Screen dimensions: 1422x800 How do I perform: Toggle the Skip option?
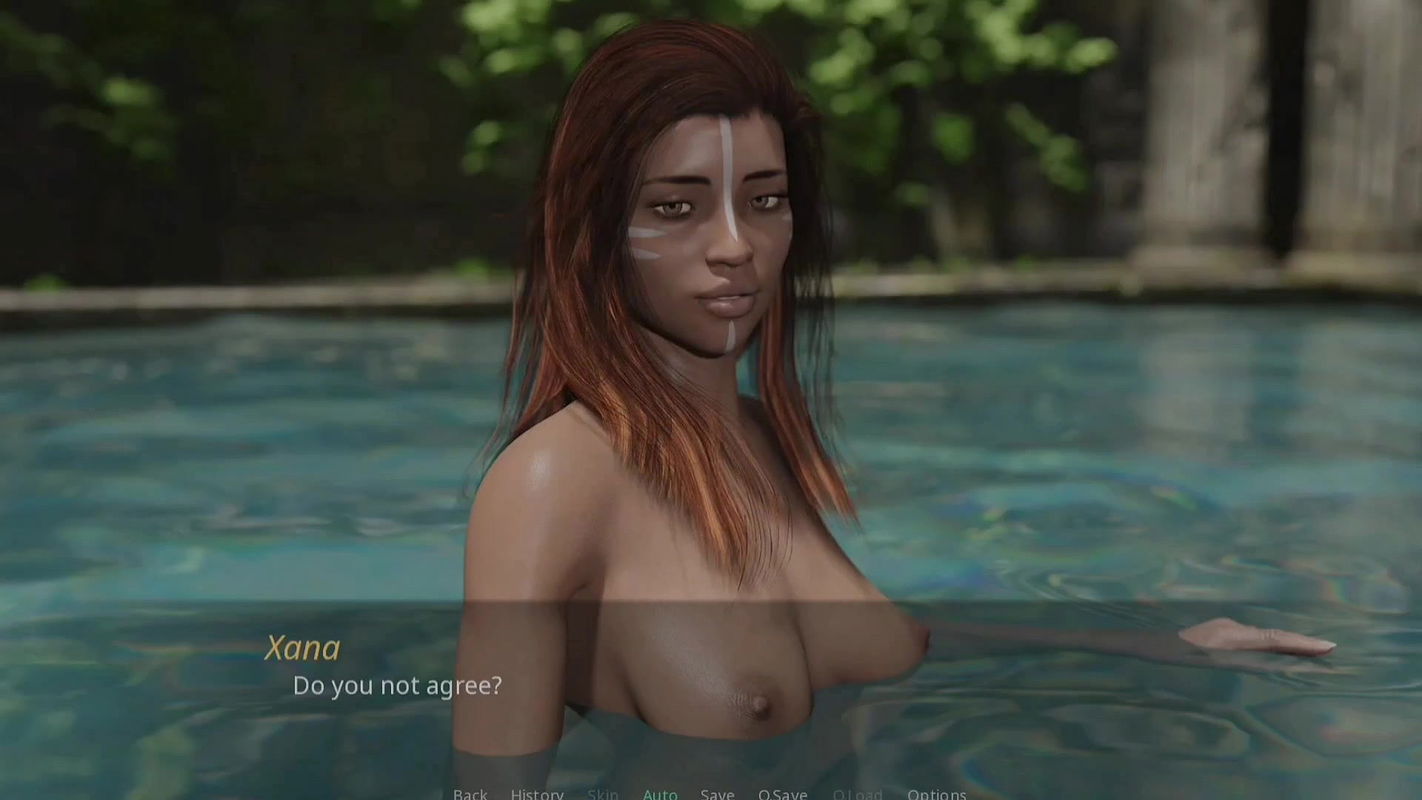[x=603, y=794]
